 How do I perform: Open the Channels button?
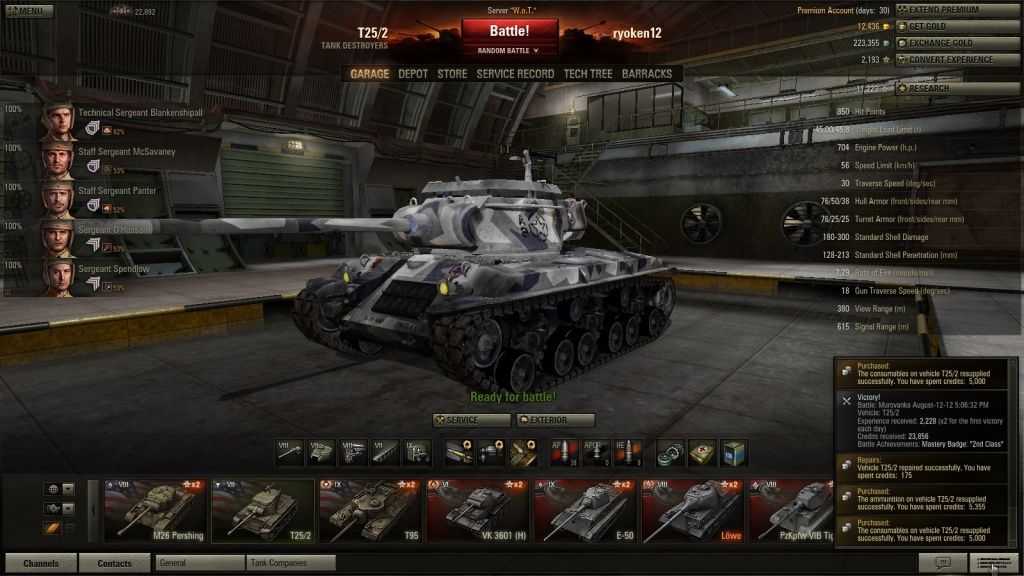(x=41, y=563)
